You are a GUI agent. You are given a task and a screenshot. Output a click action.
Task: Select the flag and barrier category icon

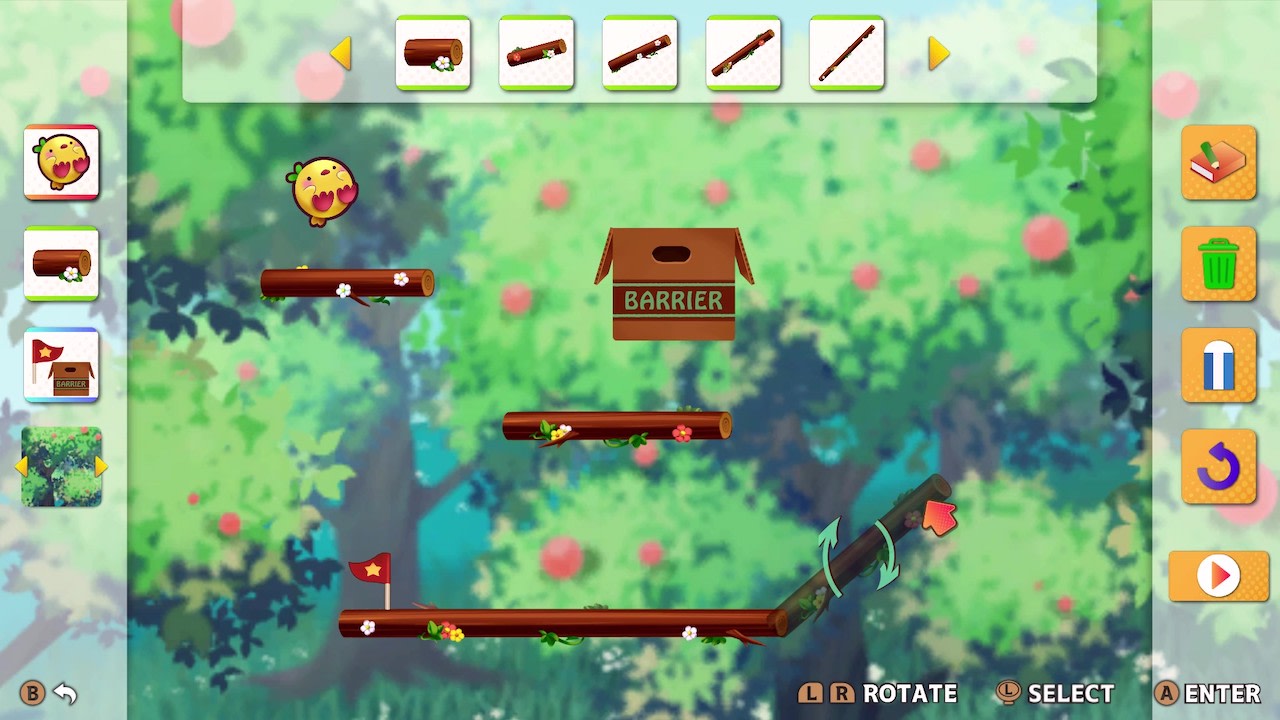click(x=62, y=366)
